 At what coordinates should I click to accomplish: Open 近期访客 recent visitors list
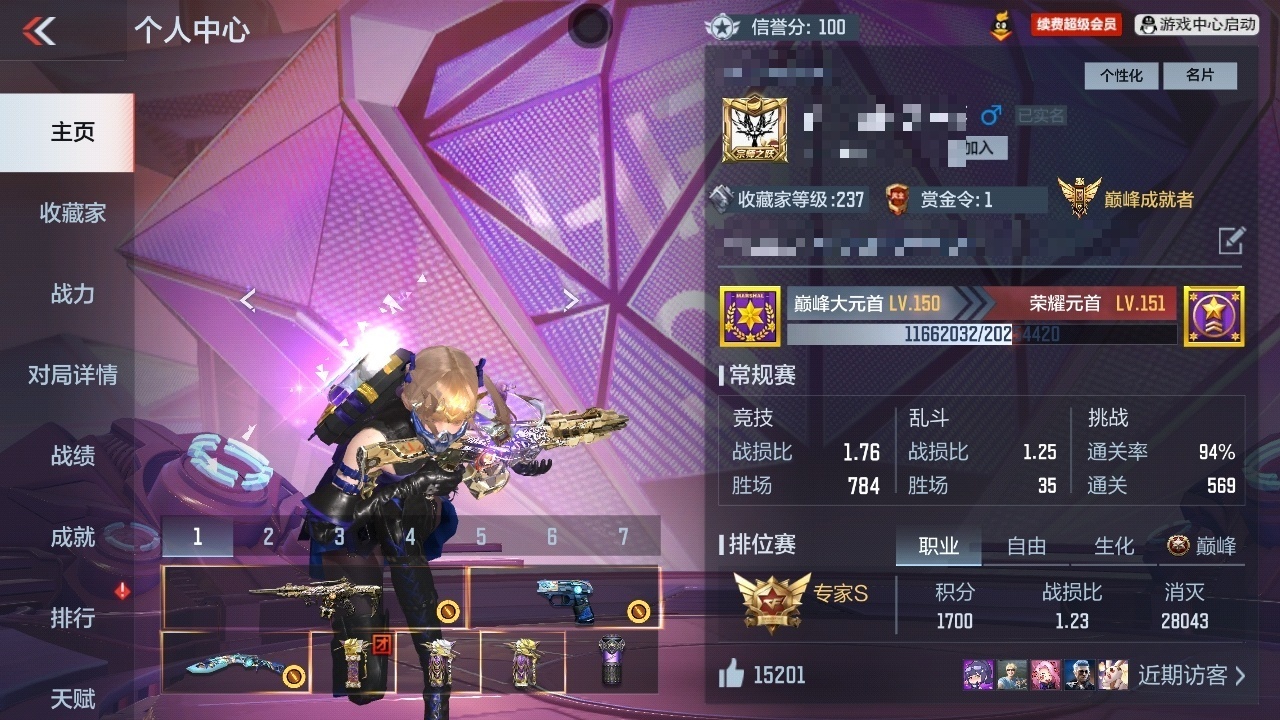coord(1191,676)
